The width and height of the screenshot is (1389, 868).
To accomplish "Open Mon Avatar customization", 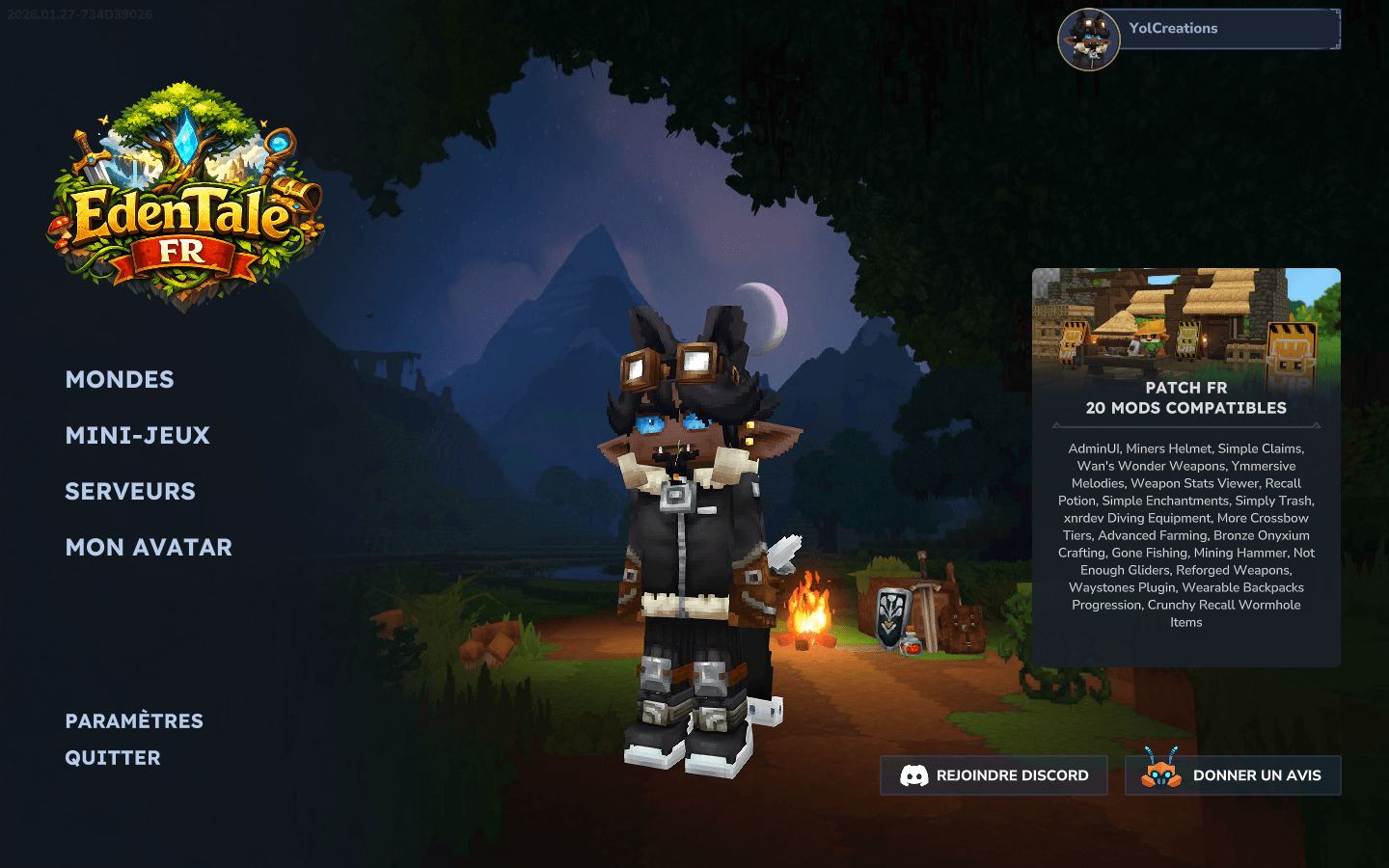I will [x=149, y=548].
